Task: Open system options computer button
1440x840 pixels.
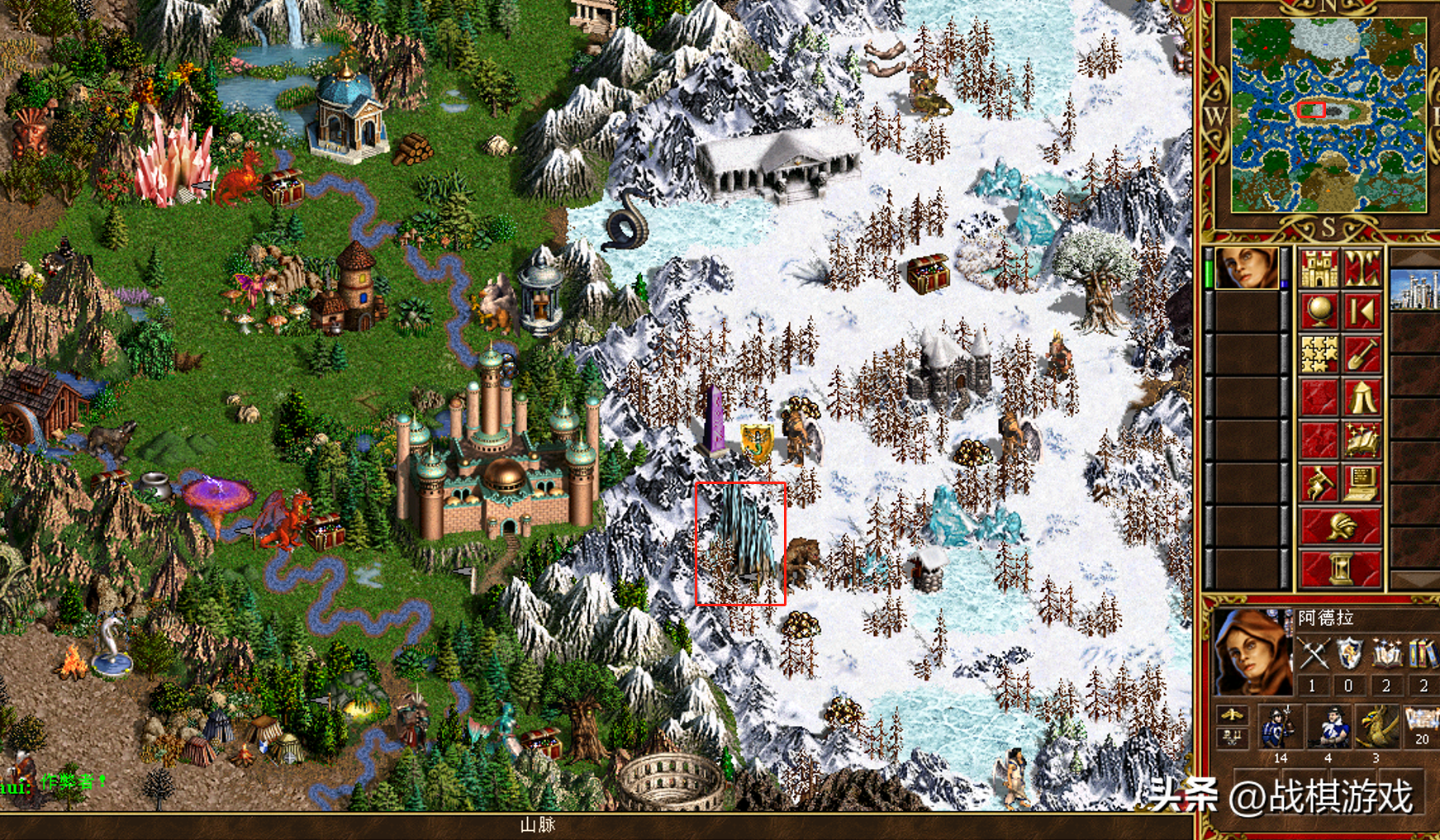Action: point(1362,484)
